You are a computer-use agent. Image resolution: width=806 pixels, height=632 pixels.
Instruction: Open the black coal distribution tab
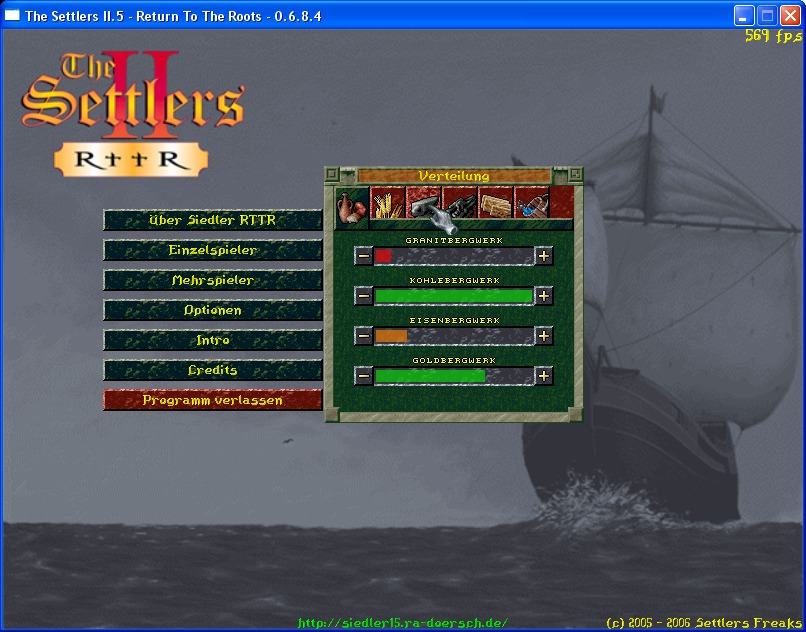[460, 204]
